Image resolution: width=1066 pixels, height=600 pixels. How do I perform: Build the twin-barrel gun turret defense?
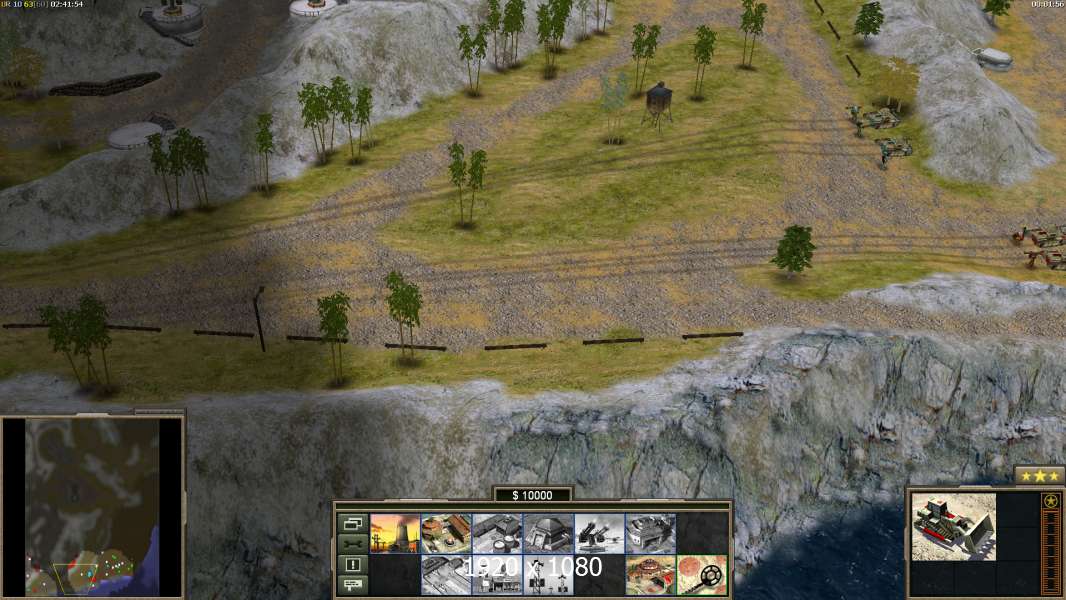[x=599, y=534]
